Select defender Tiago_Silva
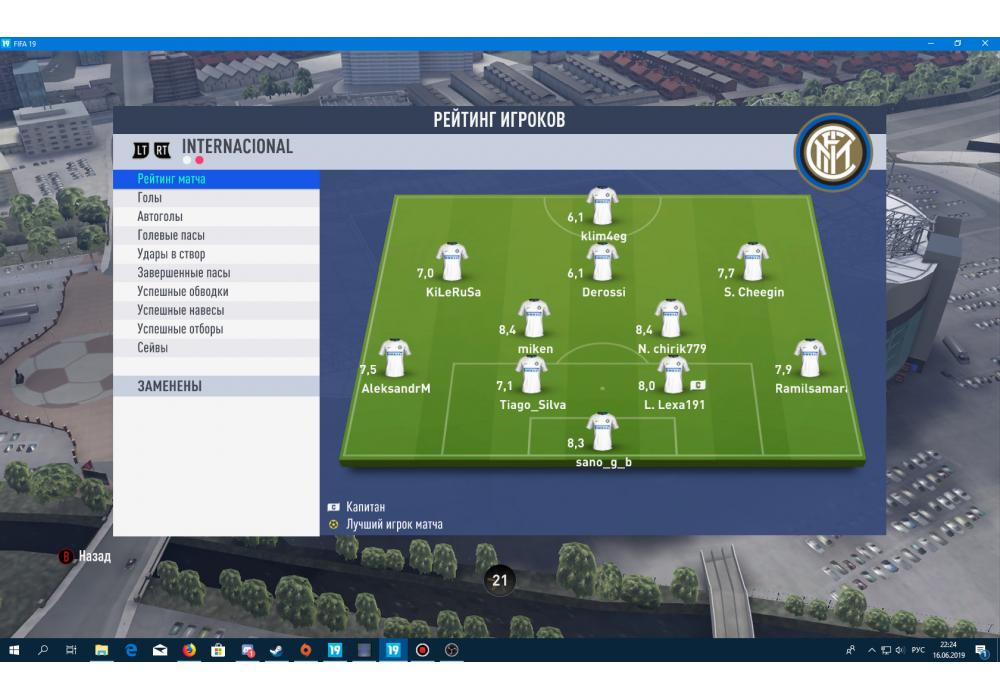The height and width of the screenshot is (700, 1000). pyautogui.click(x=532, y=376)
